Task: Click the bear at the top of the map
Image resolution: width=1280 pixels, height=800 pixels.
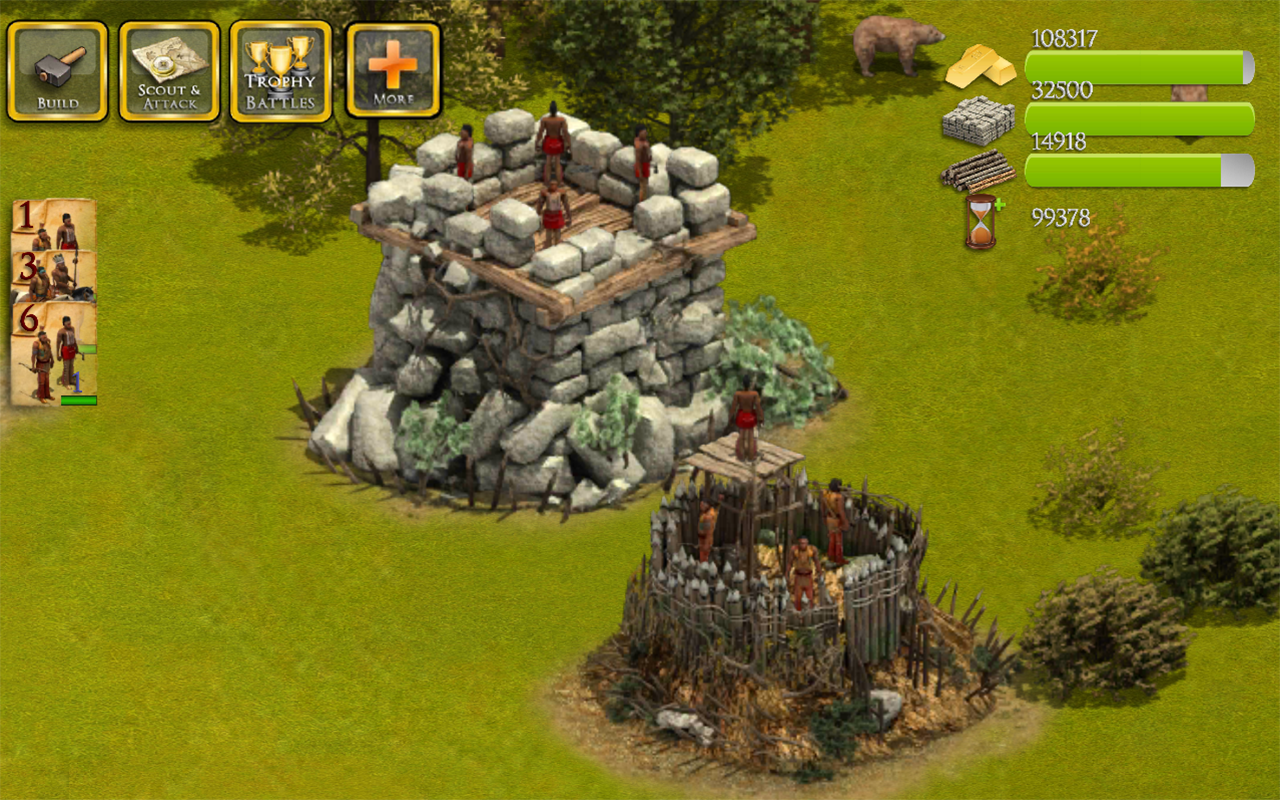Action: [895, 45]
